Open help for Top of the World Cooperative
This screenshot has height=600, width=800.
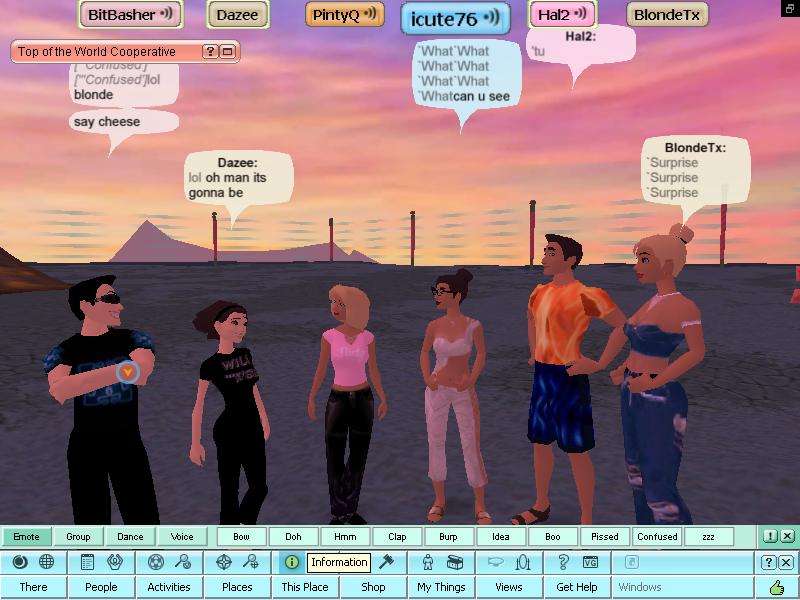210,52
